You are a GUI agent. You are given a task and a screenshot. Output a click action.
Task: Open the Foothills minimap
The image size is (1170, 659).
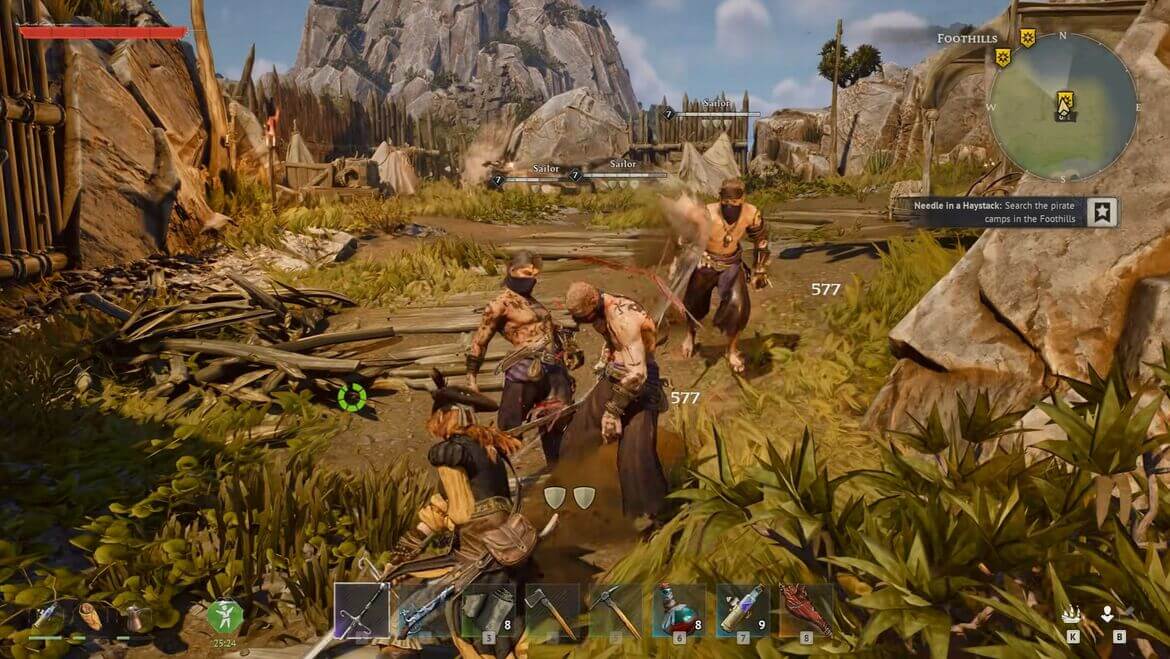[x=1062, y=108]
